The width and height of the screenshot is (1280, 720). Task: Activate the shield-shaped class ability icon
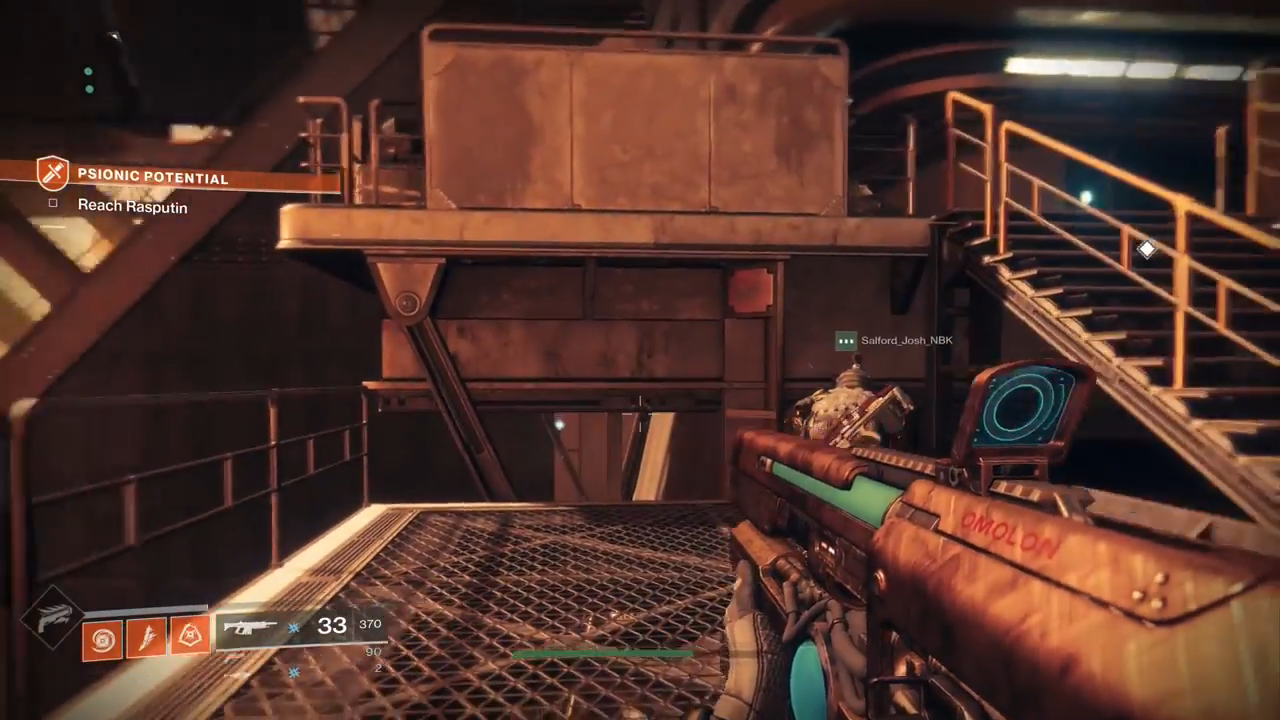click(189, 634)
